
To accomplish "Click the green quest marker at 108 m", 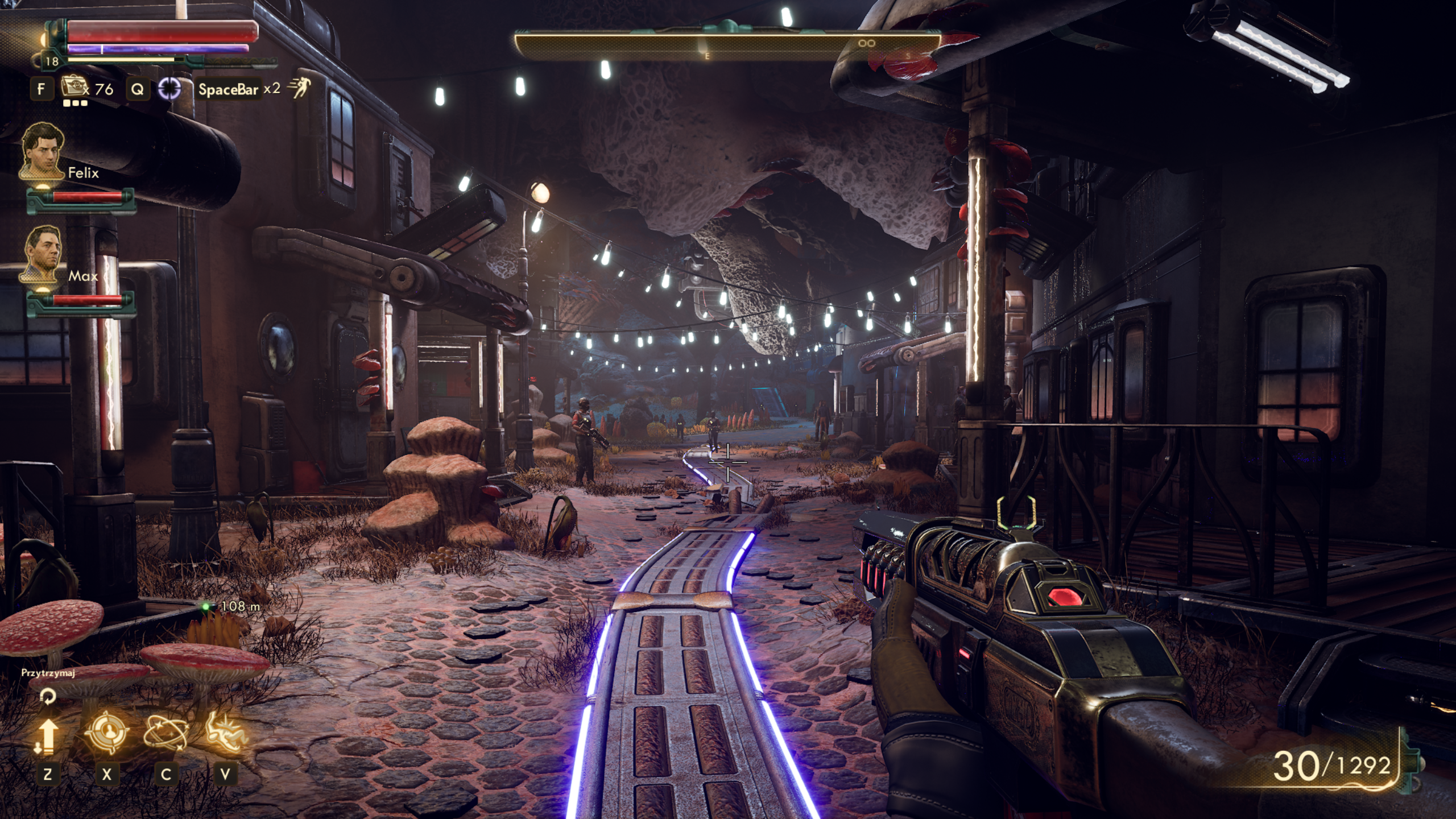I will pos(206,607).
